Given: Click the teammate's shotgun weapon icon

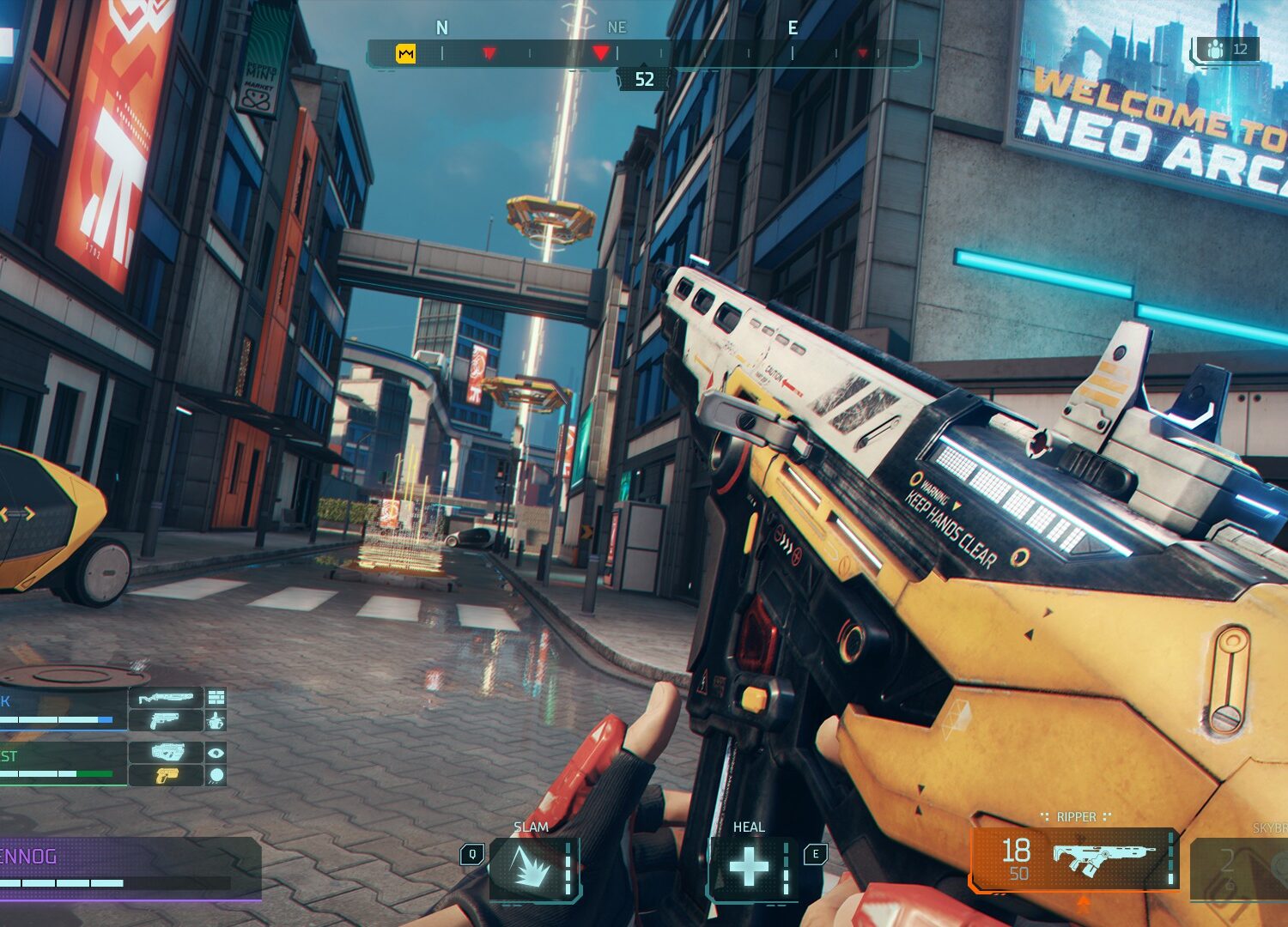Looking at the screenshot, I should [x=166, y=697].
